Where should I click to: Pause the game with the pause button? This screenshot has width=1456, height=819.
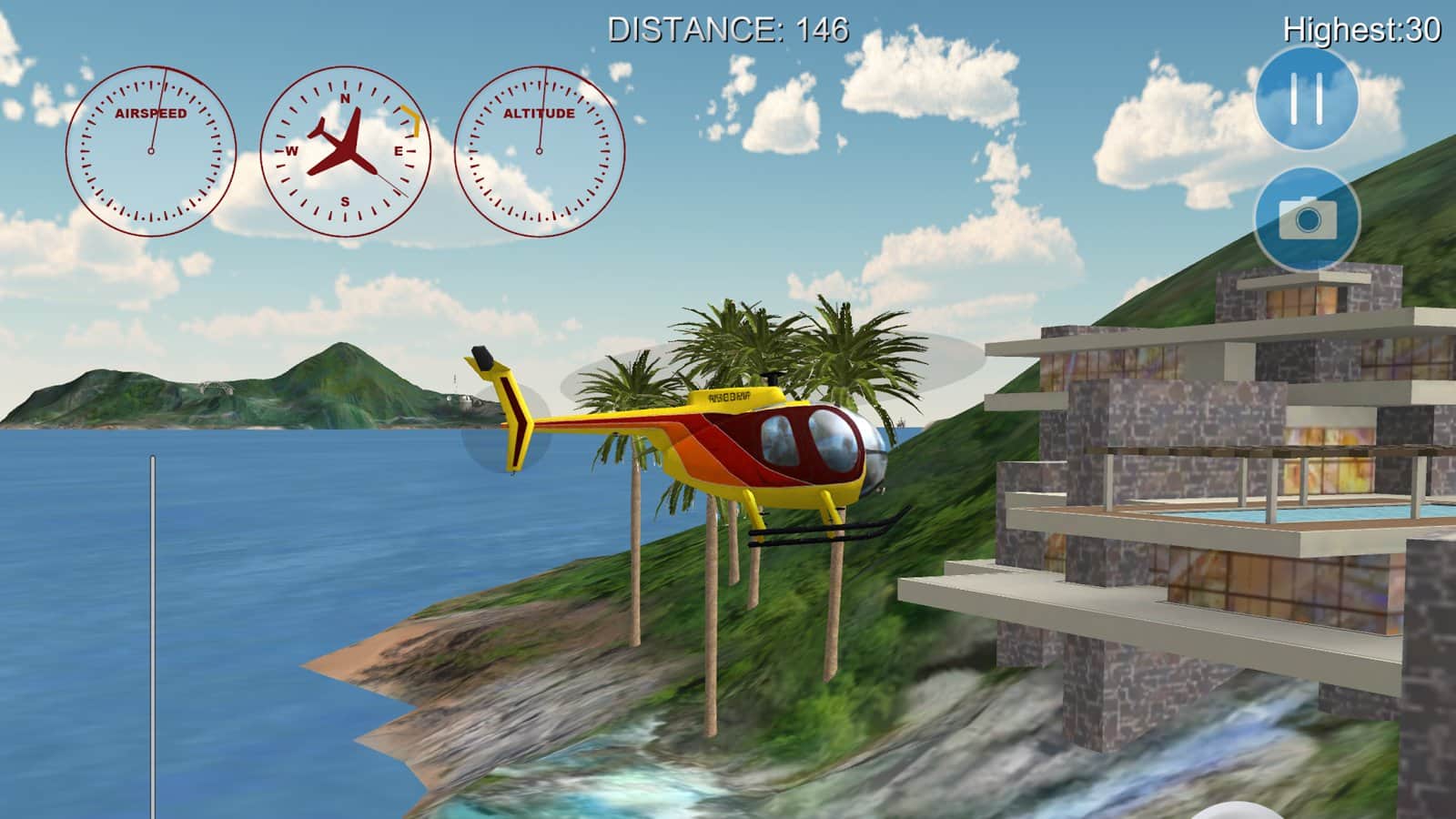(1307, 98)
